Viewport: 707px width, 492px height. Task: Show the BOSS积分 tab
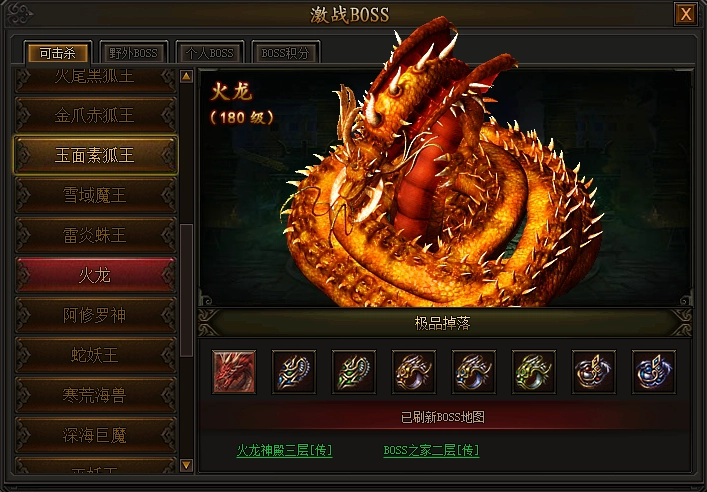(287, 53)
